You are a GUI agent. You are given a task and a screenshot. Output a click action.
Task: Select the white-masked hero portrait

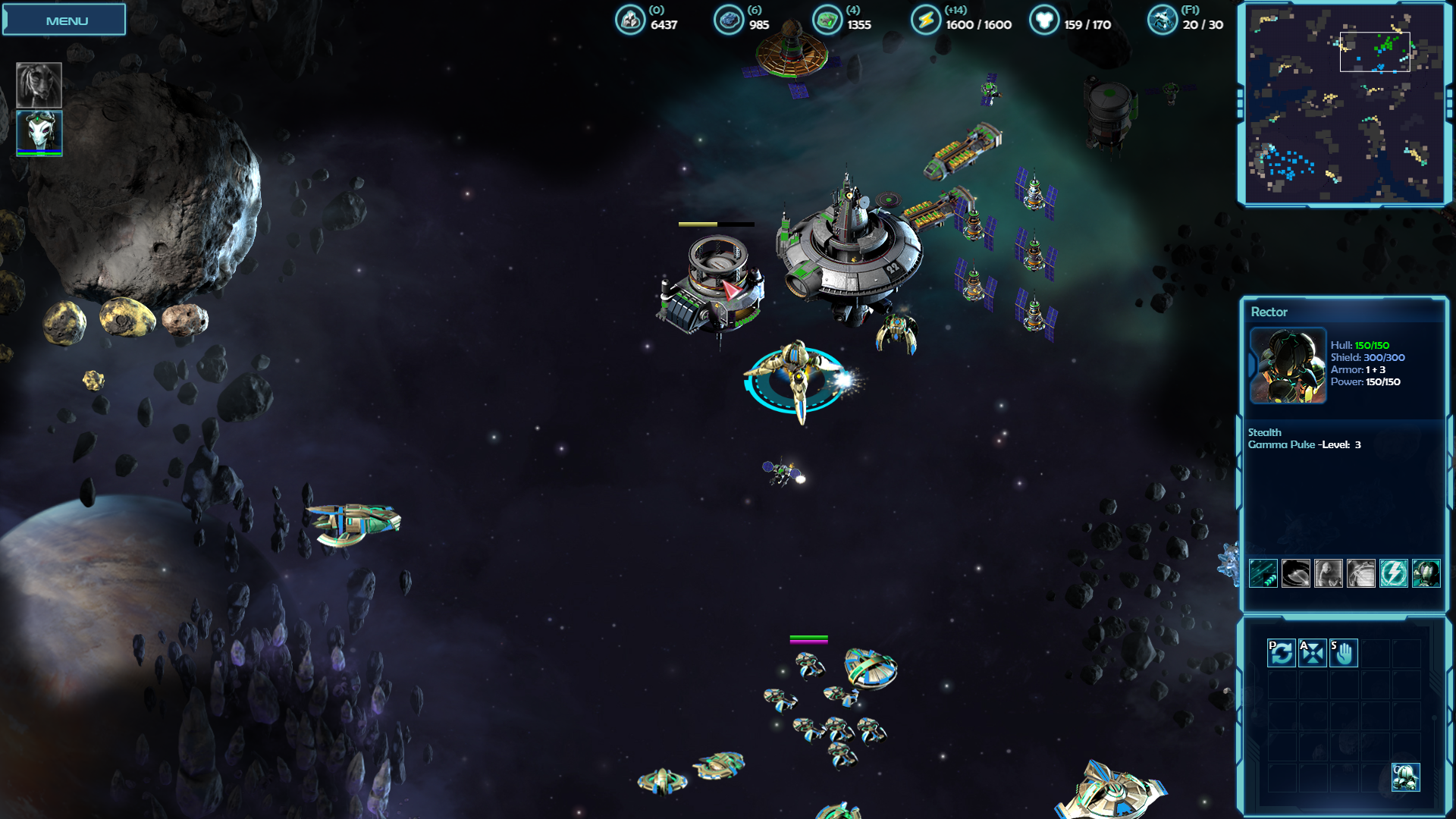click(39, 133)
